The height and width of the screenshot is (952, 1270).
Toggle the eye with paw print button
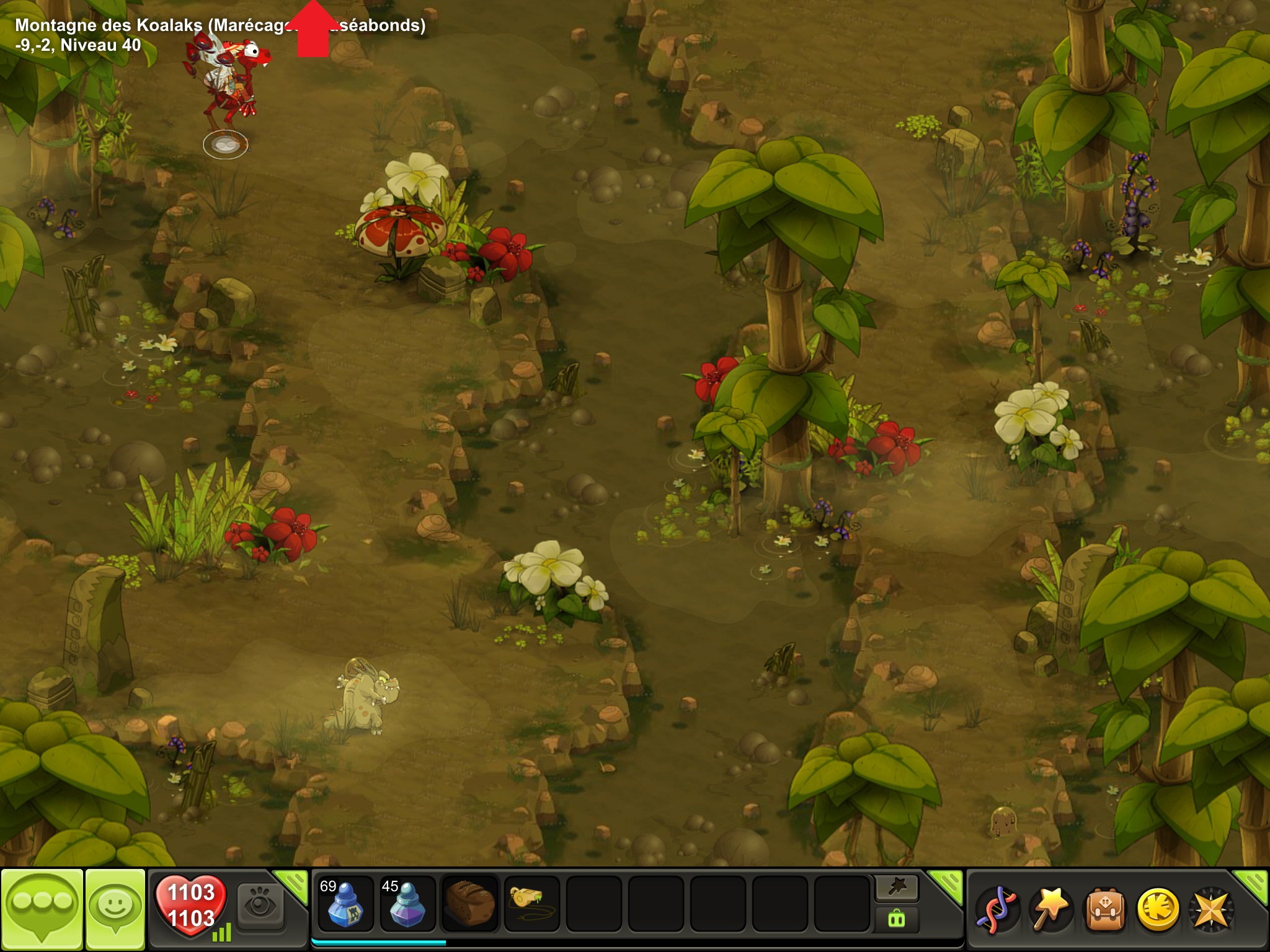click(260, 906)
